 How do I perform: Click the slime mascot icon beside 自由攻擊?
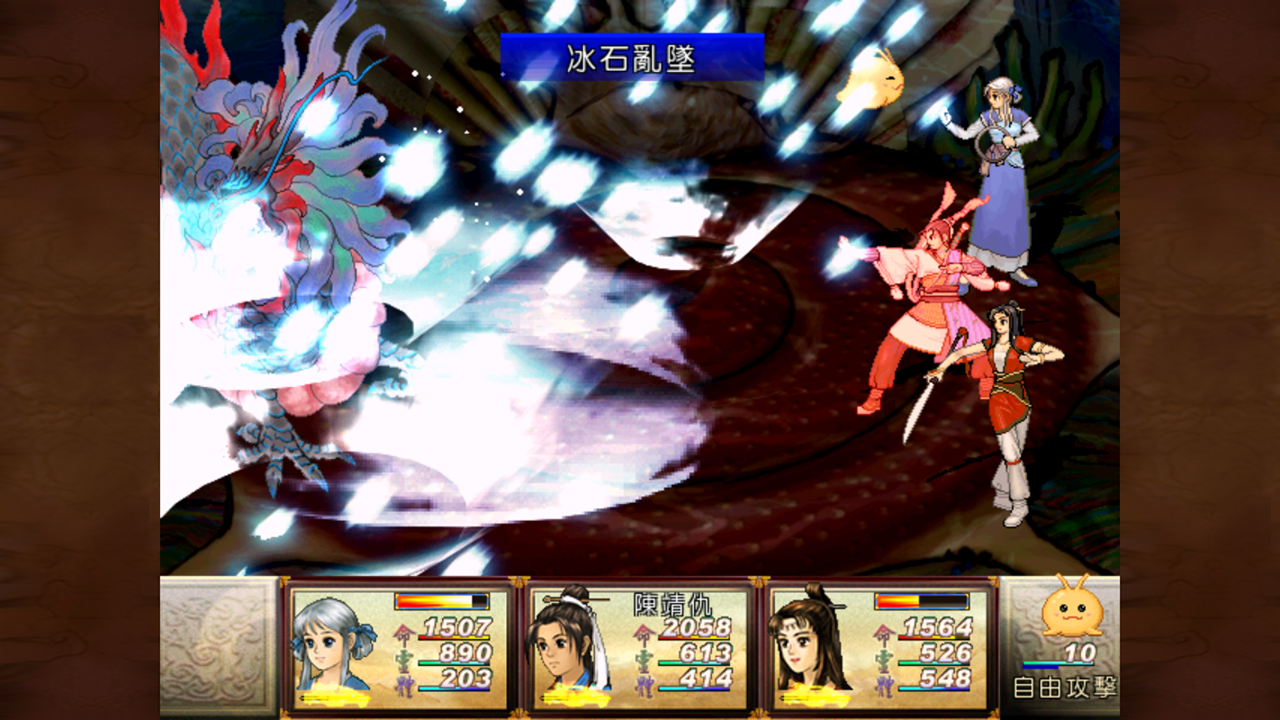click(x=1070, y=613)
